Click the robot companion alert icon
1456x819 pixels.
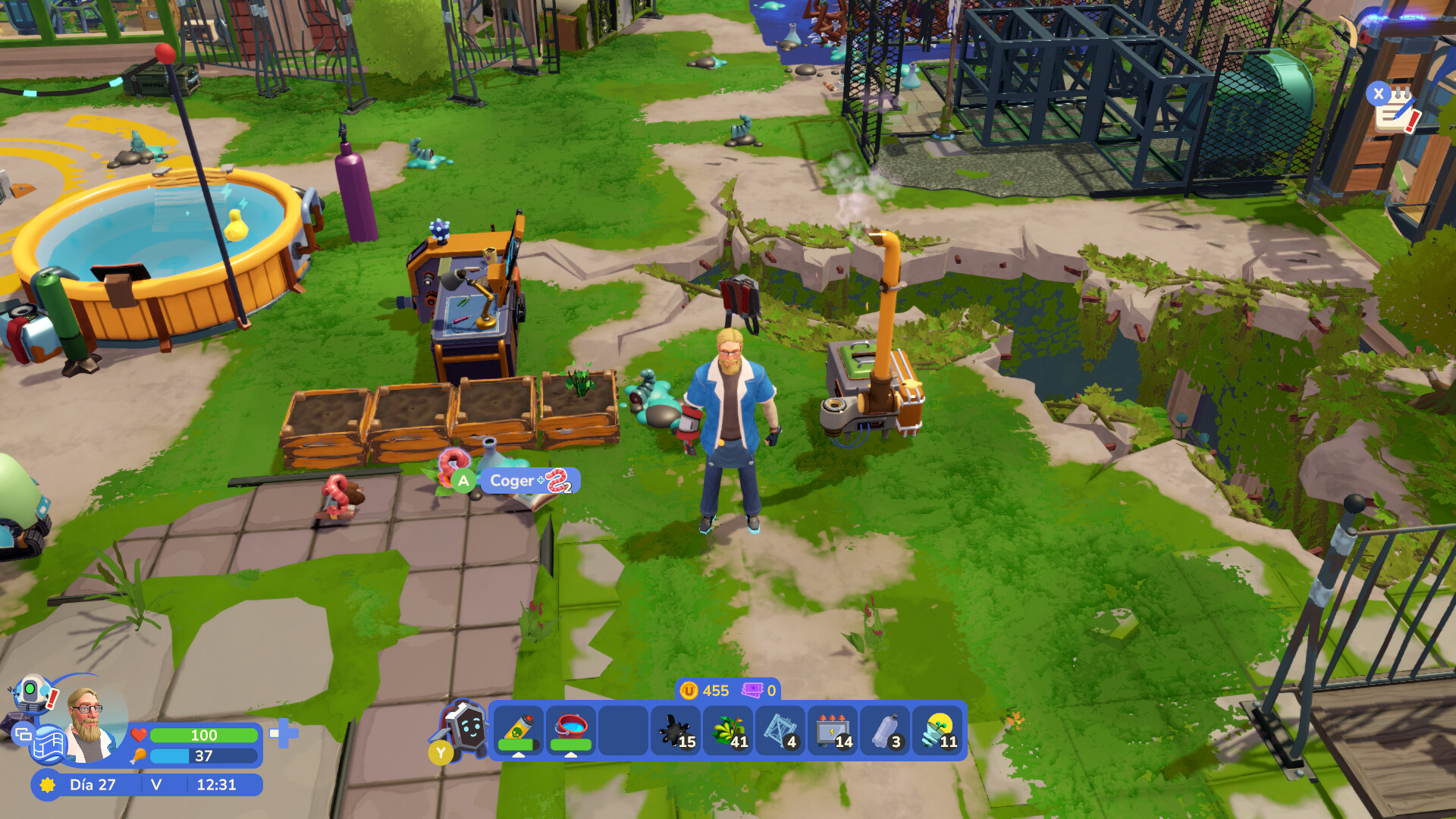point(32,693)
